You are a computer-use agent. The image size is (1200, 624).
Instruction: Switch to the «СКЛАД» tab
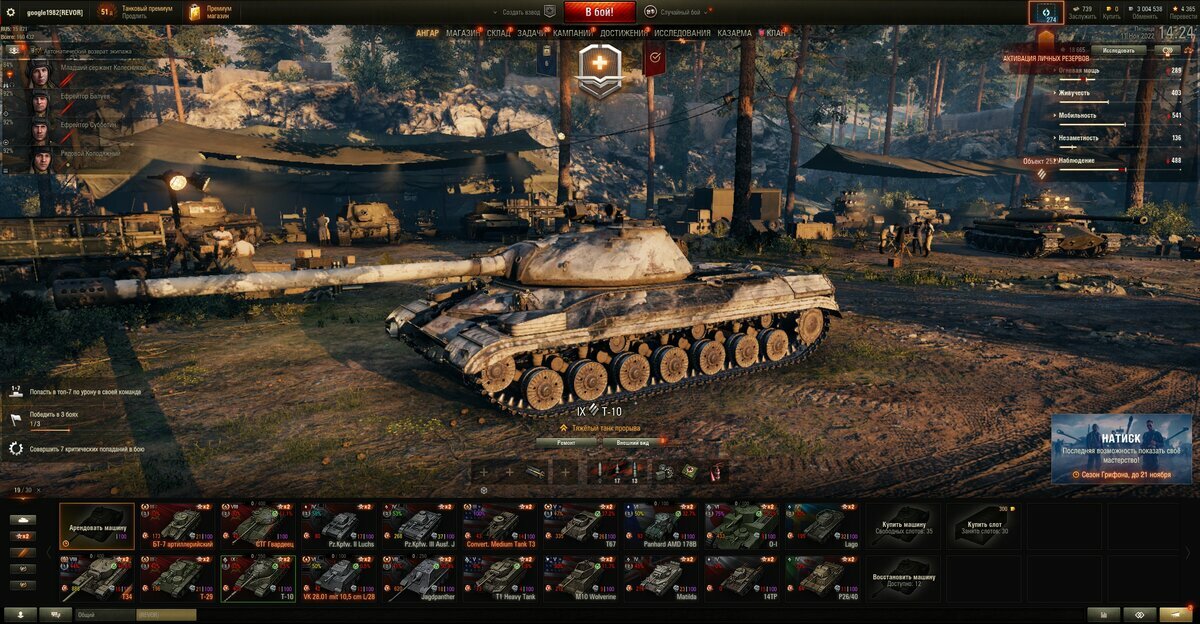[499, 33]
